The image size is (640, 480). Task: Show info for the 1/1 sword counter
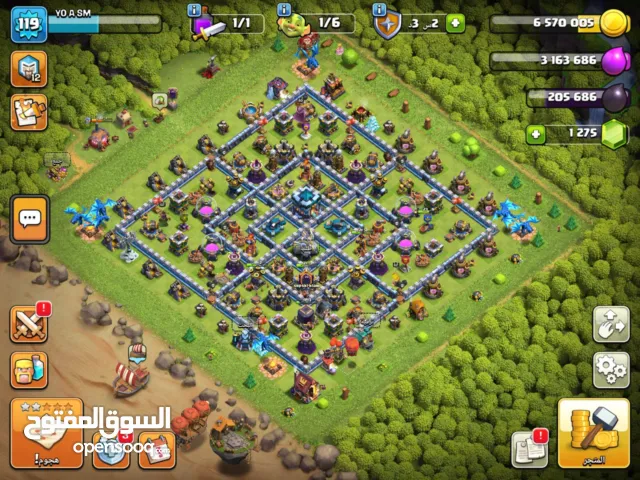[195, 9]
